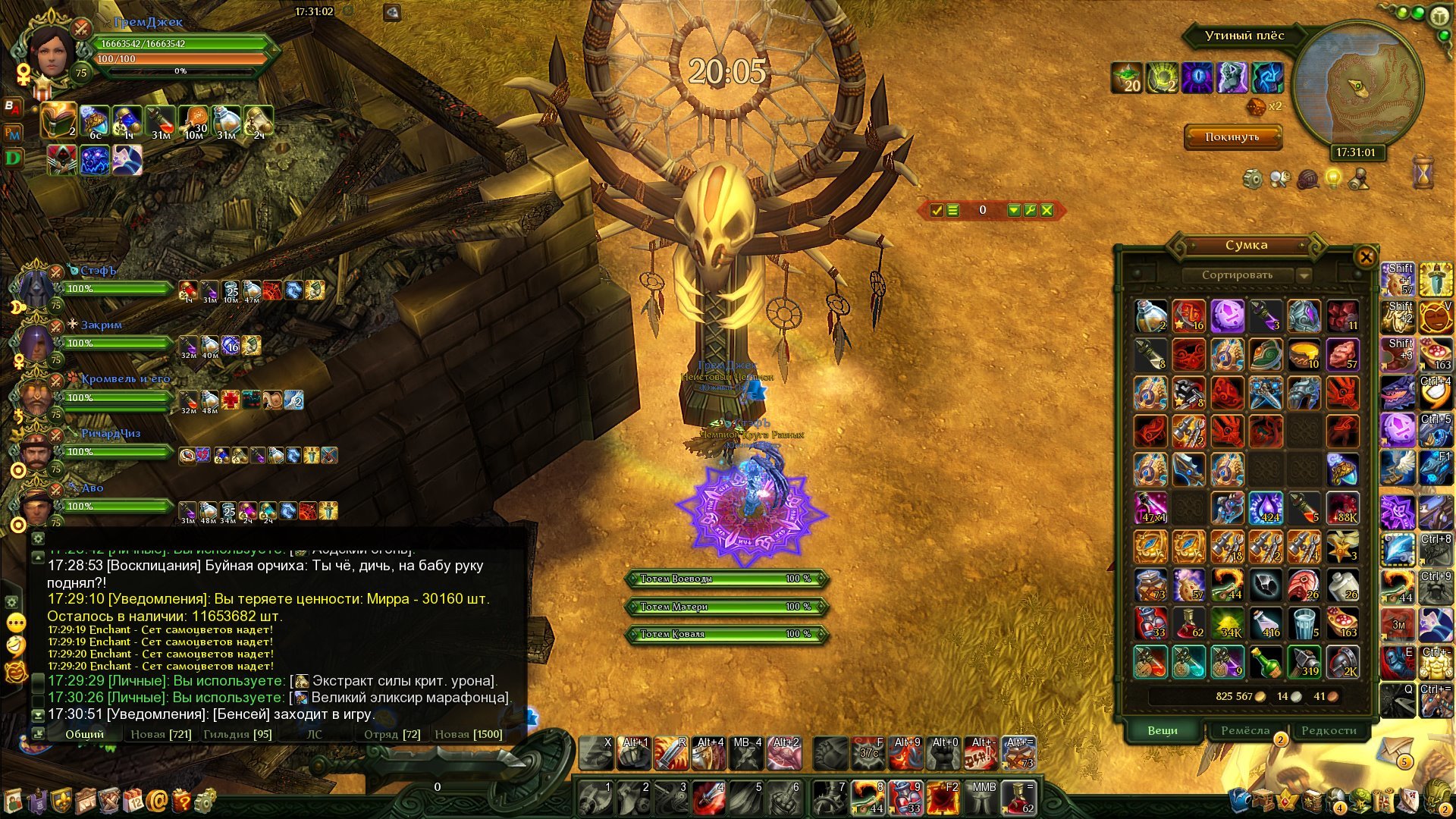The height and width of the screenshot is (819, 1456).
Task: Select the green bottle item in the bag
Action: pyautogui.click(x=1265, y=662)
